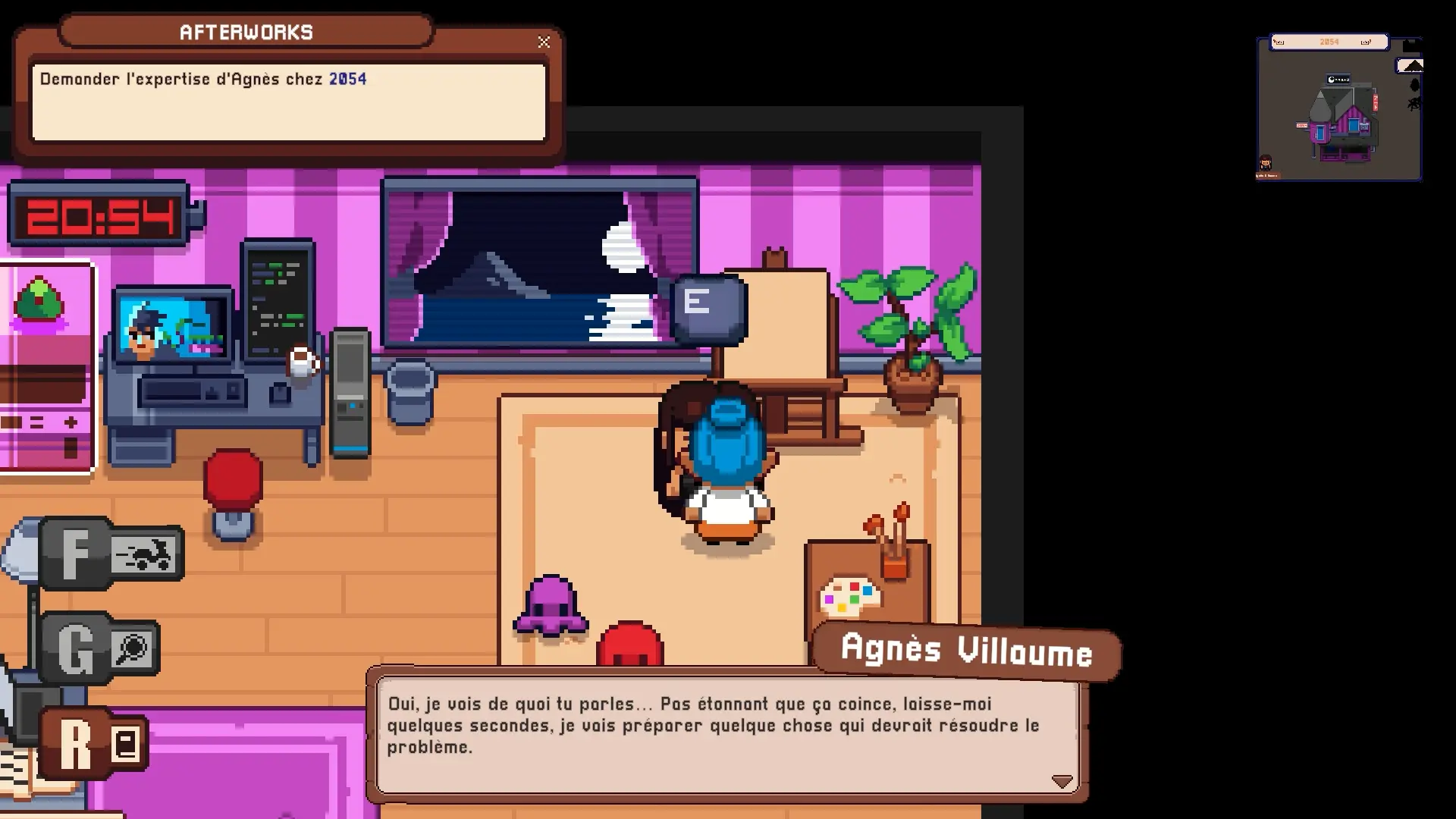1456x819 pixels.
Task: Click the AFTERWORKS quest header
Action: pos(246,32)
